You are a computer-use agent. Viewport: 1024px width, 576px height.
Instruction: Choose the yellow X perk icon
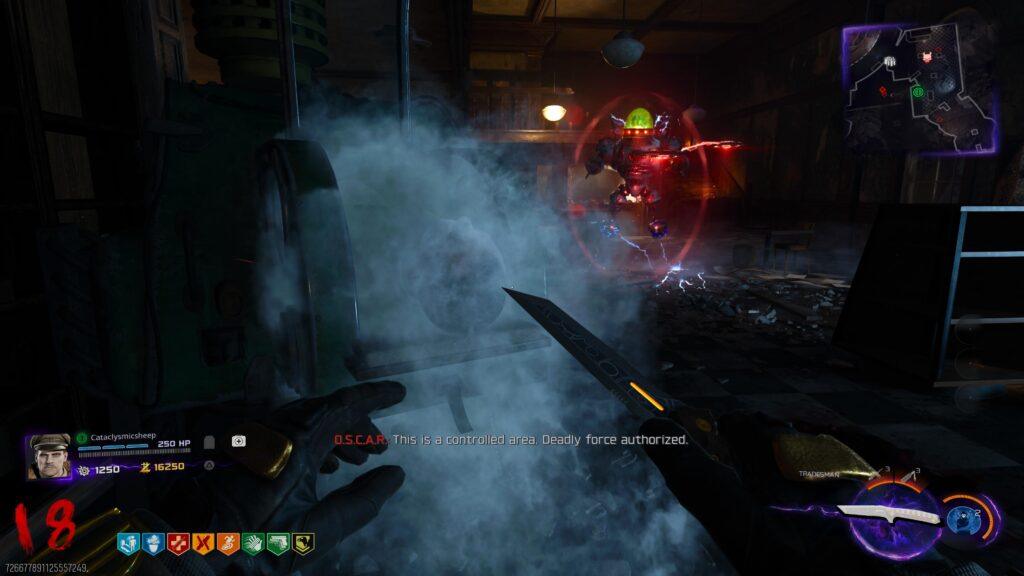[x=203, y=543]
